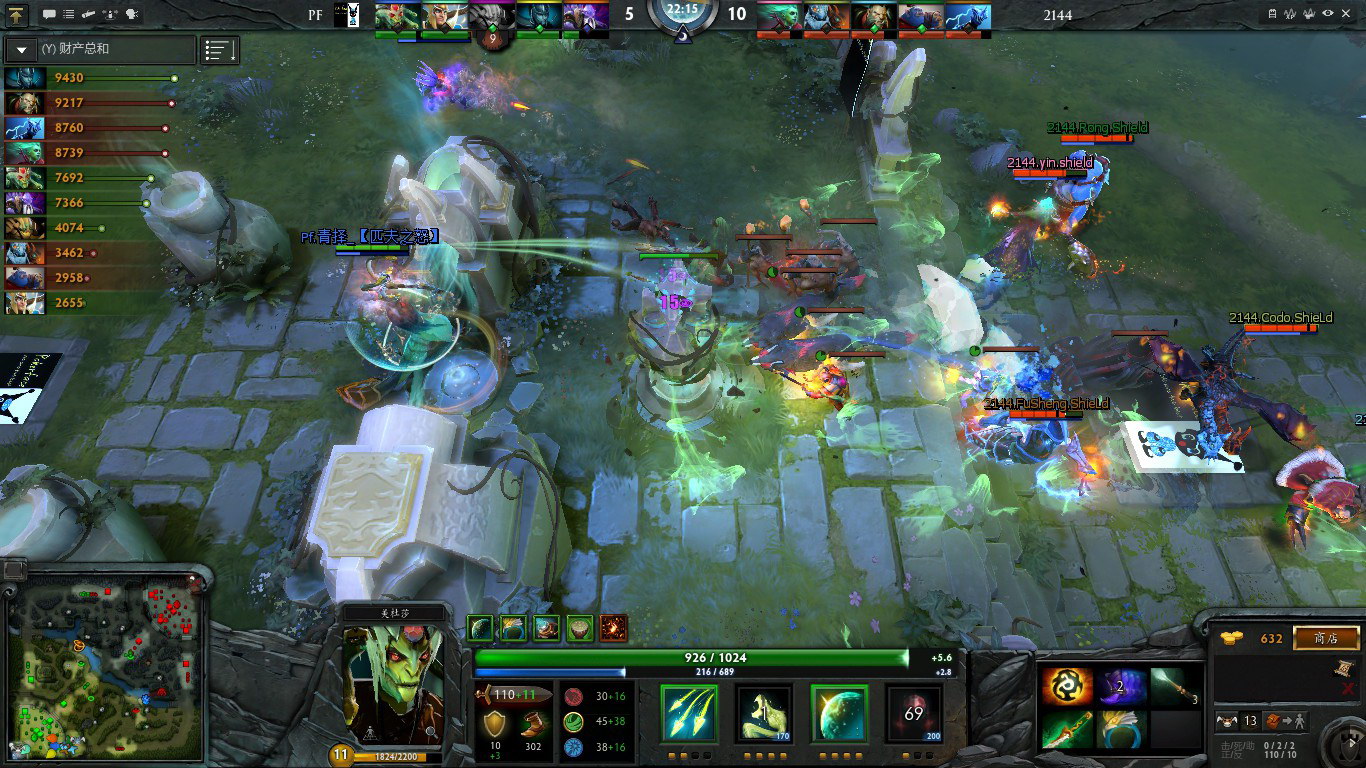Open the 商店 shop button

point(1326,638)
